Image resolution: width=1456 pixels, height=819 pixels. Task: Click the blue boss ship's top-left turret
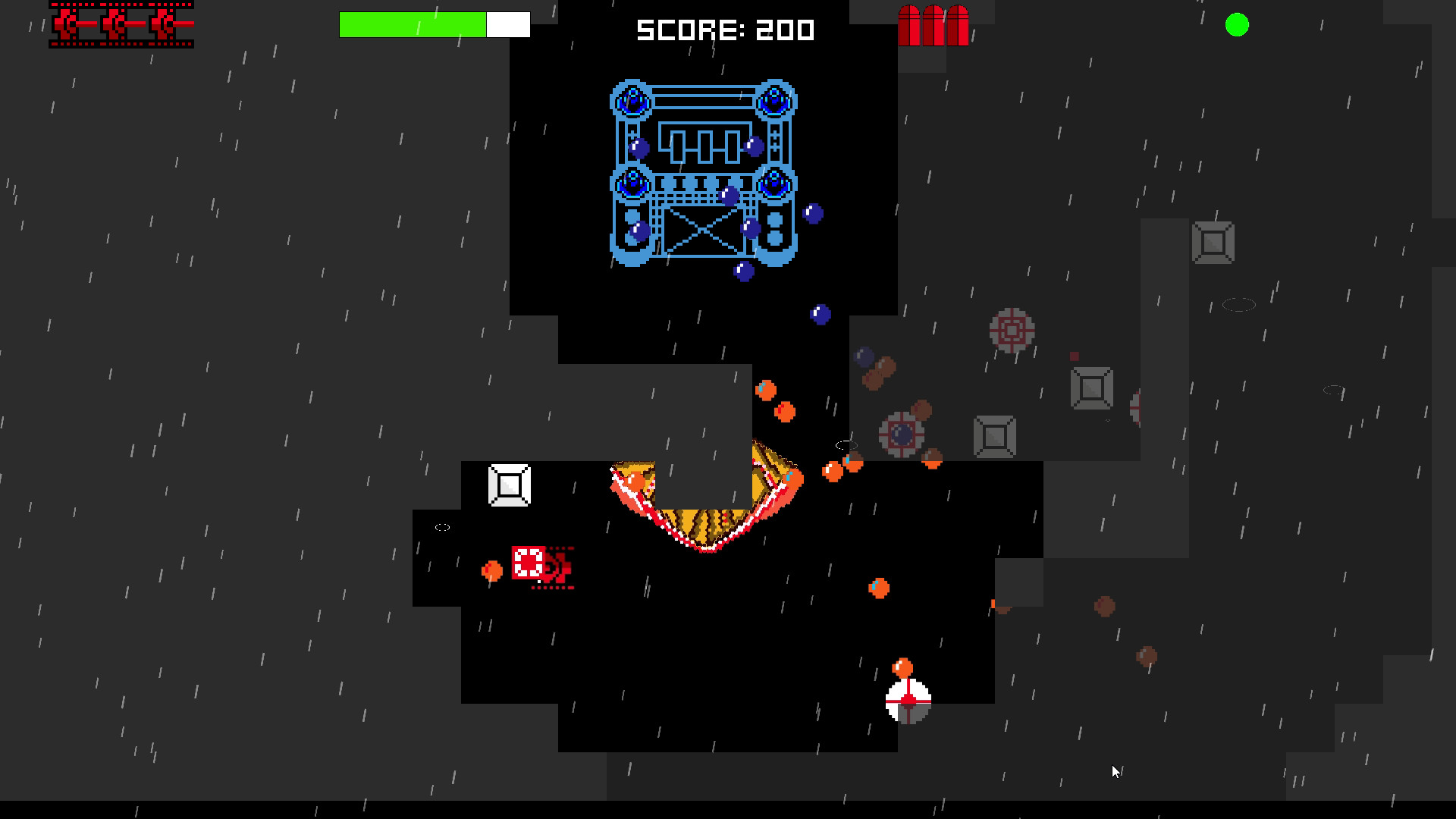click(630, 99)
